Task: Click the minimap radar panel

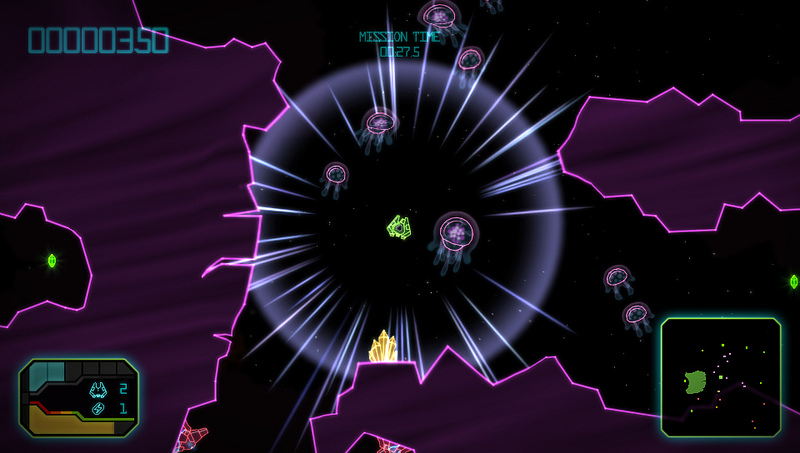Action: [720, 376]
